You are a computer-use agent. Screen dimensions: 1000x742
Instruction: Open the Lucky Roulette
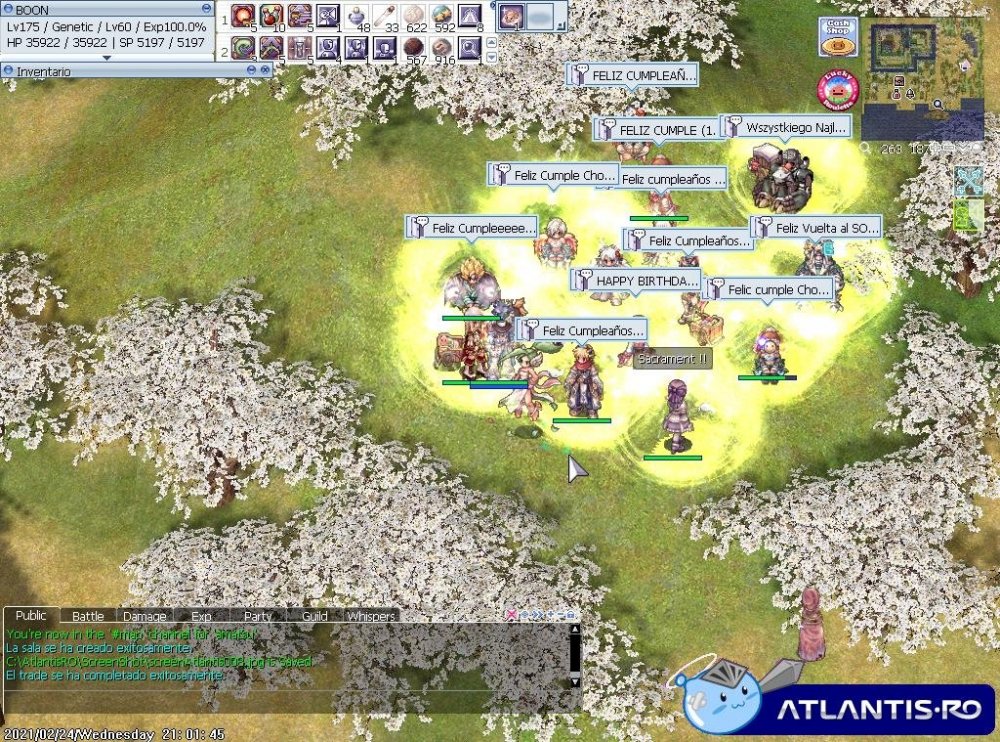(x=838, y=90)
